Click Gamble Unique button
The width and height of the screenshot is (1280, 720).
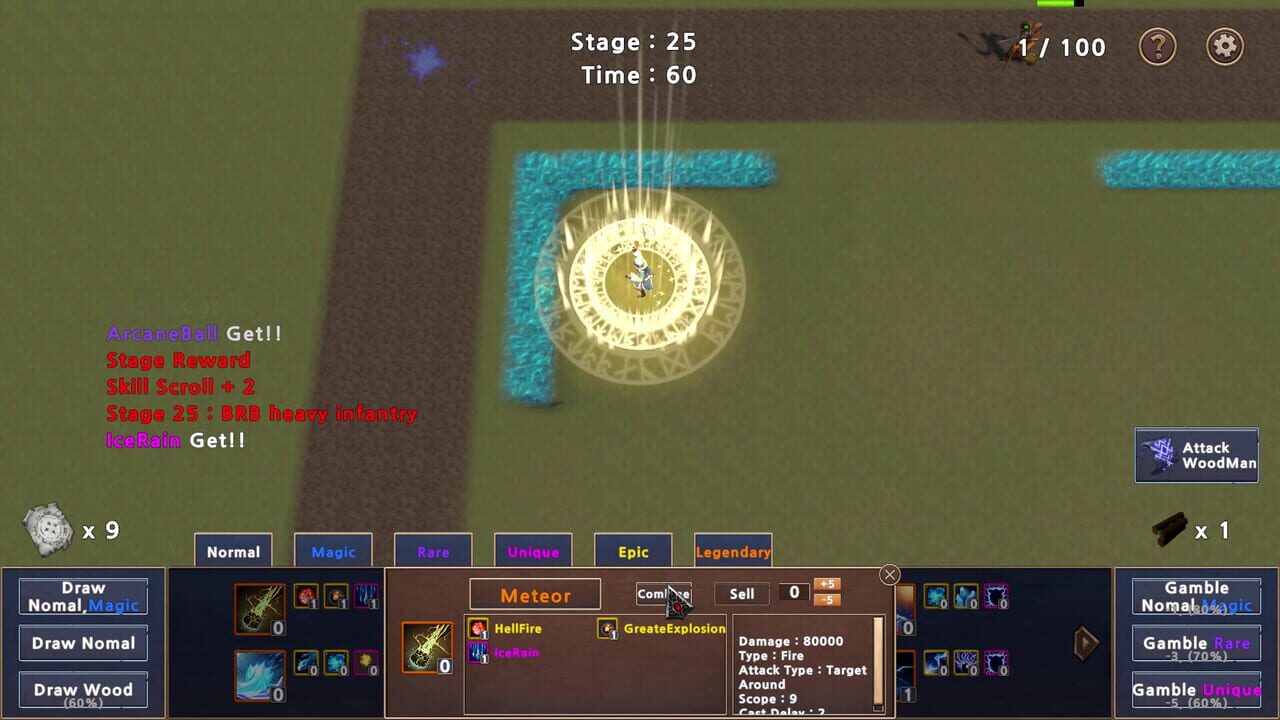[x=1196, y=689]
